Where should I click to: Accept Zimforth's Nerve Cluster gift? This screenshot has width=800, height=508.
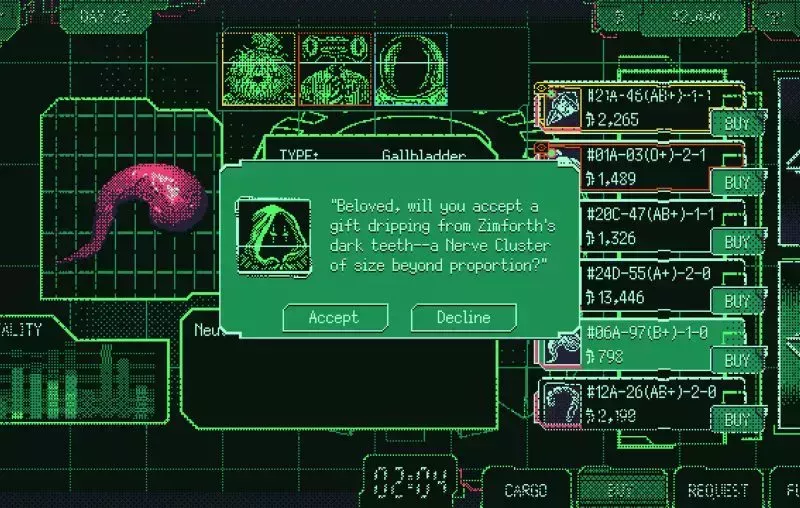click(x=334, y=317)
